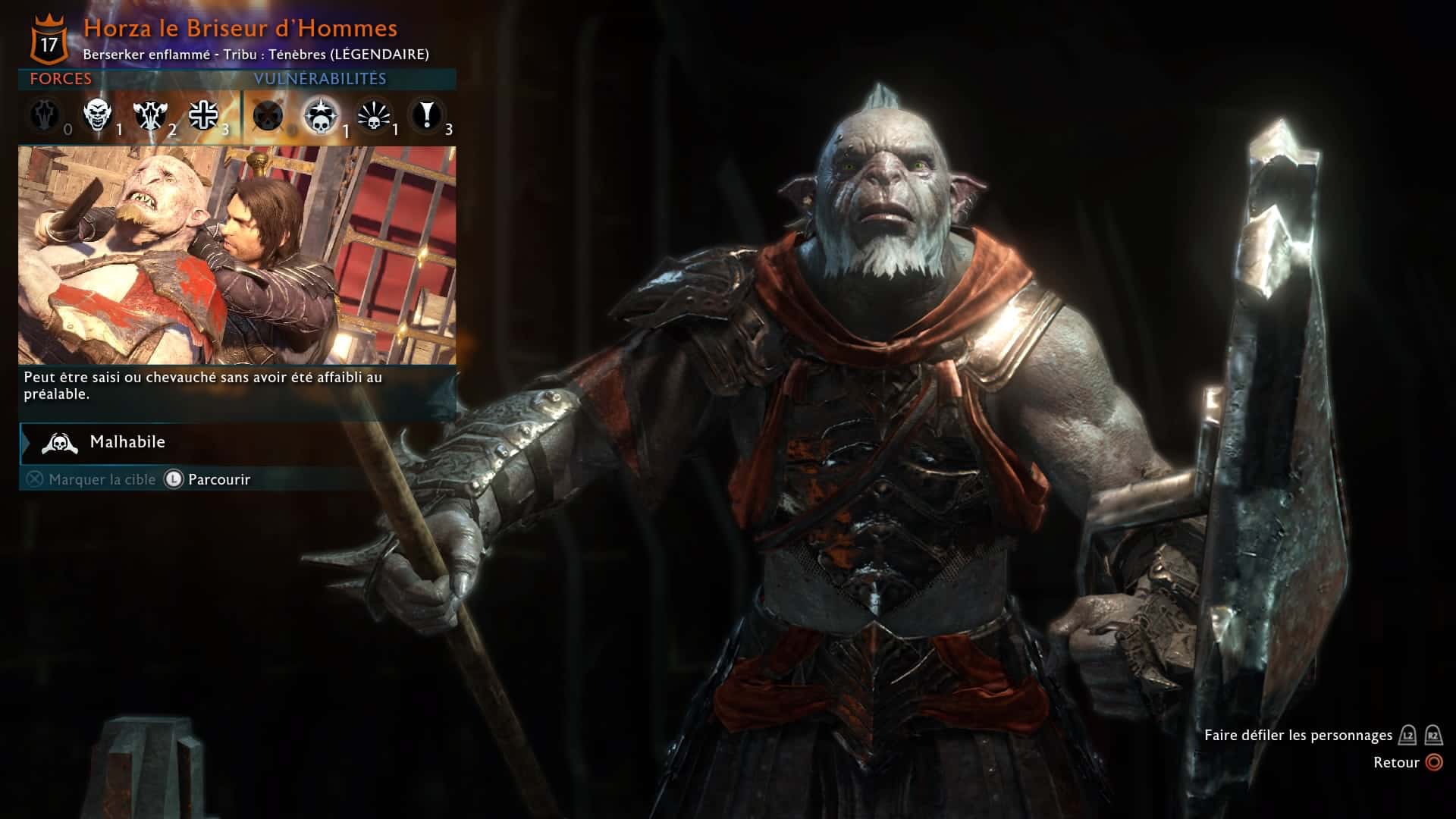Open the grab preview thumbnail image

tap(237, 255)
